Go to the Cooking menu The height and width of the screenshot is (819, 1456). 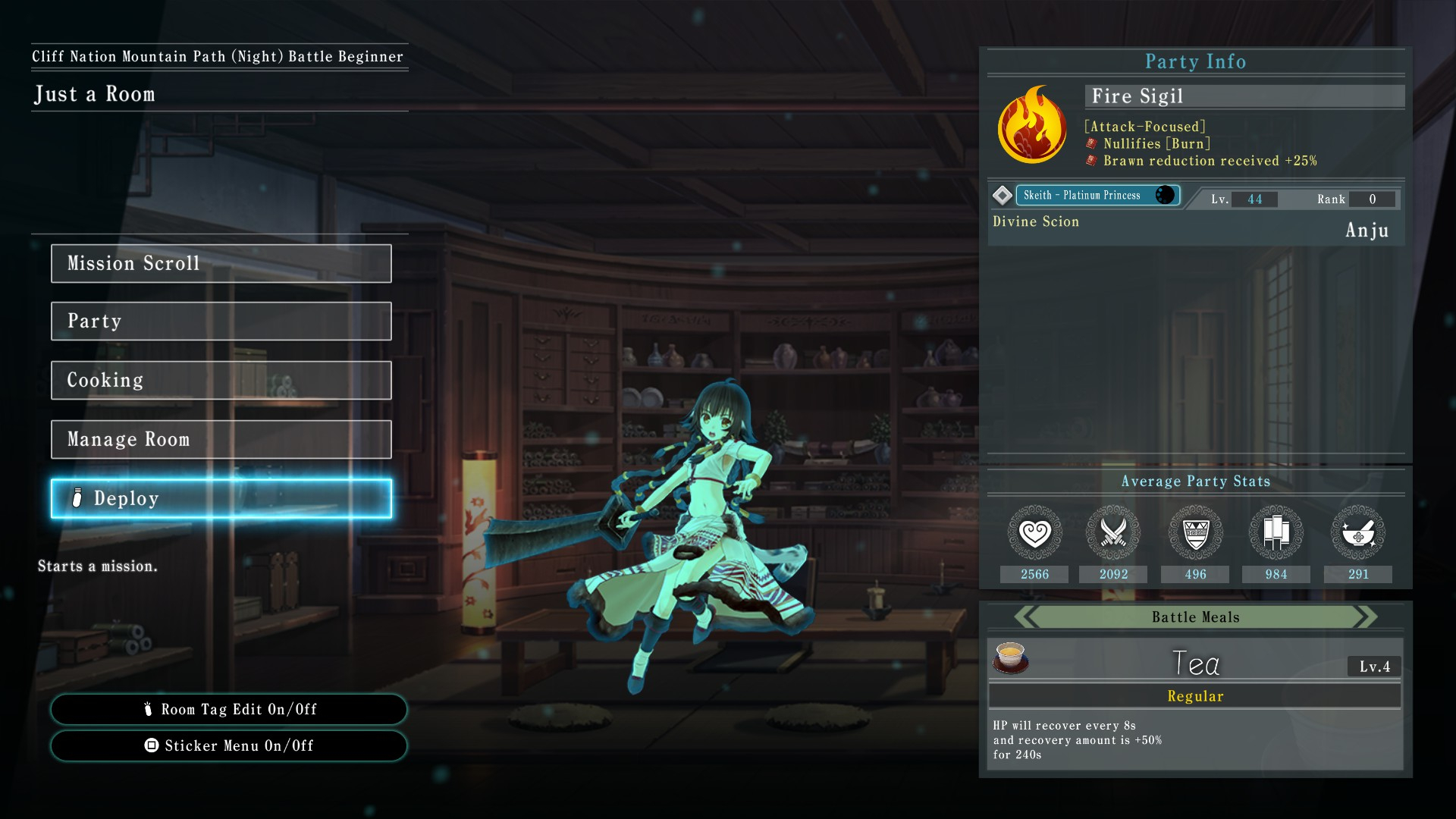pyautogui.click(x=221, y=380)
